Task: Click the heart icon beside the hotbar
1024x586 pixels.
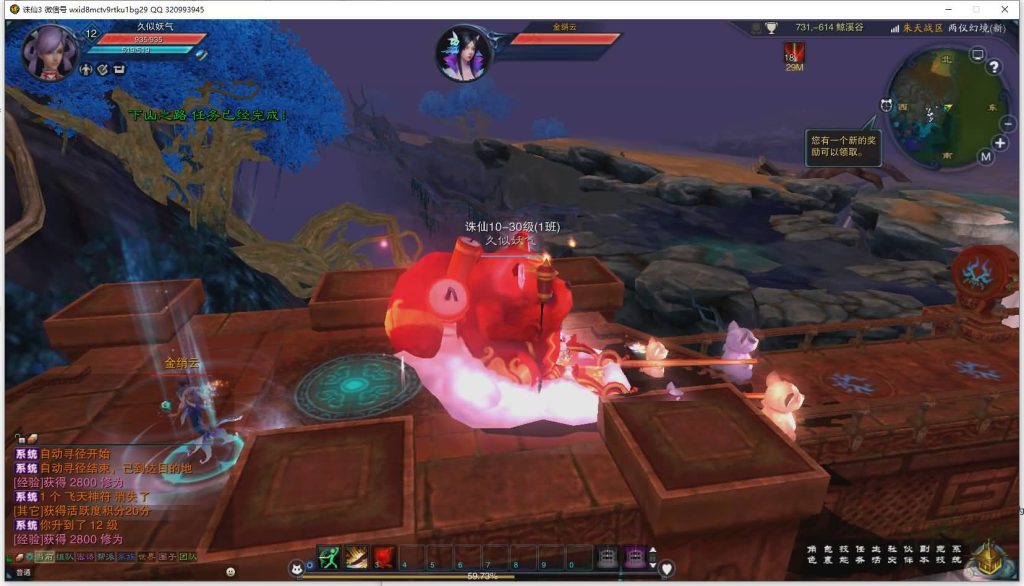Action: click(666, 568)
